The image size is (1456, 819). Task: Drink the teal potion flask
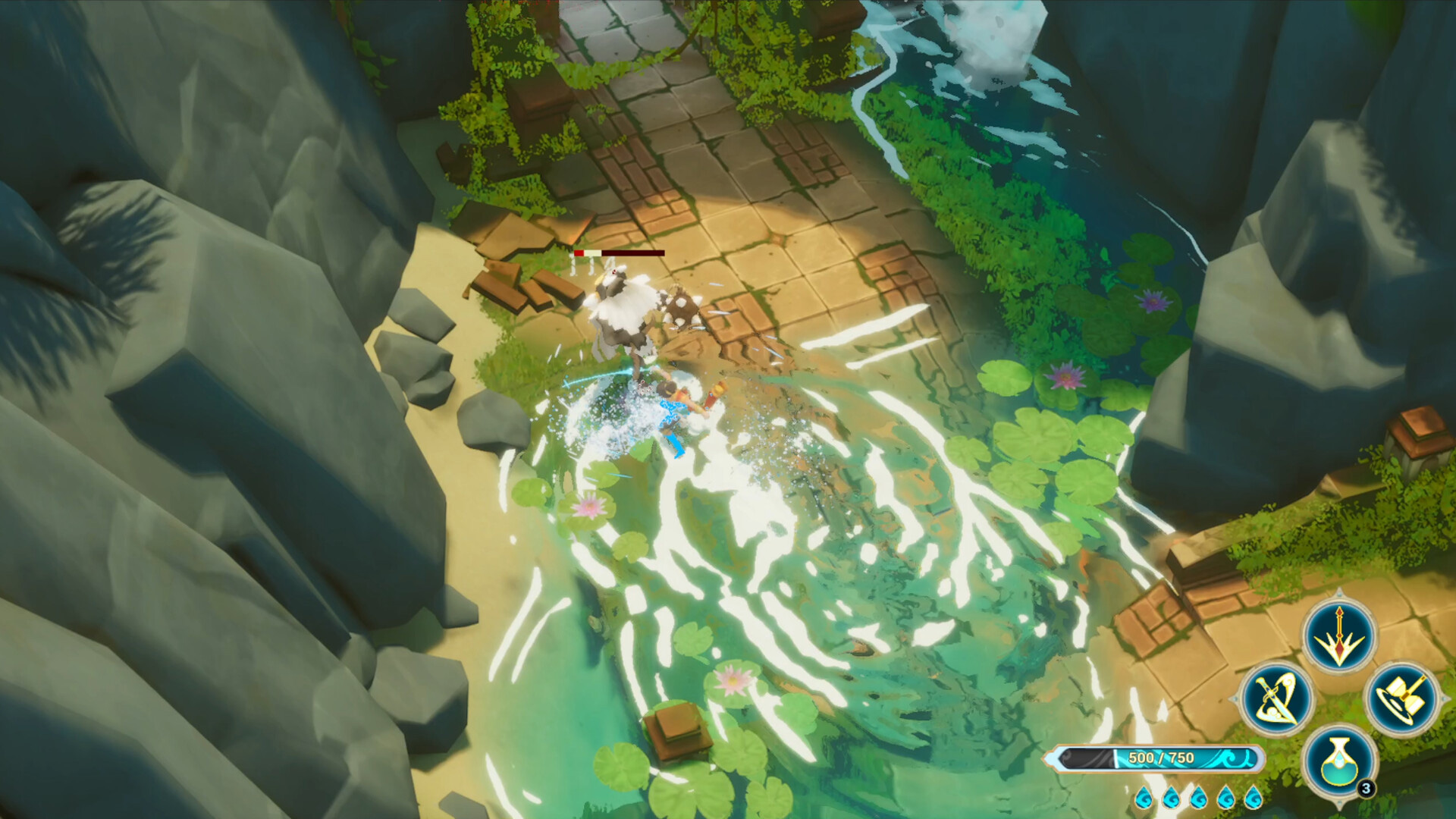coord(1338,761)
